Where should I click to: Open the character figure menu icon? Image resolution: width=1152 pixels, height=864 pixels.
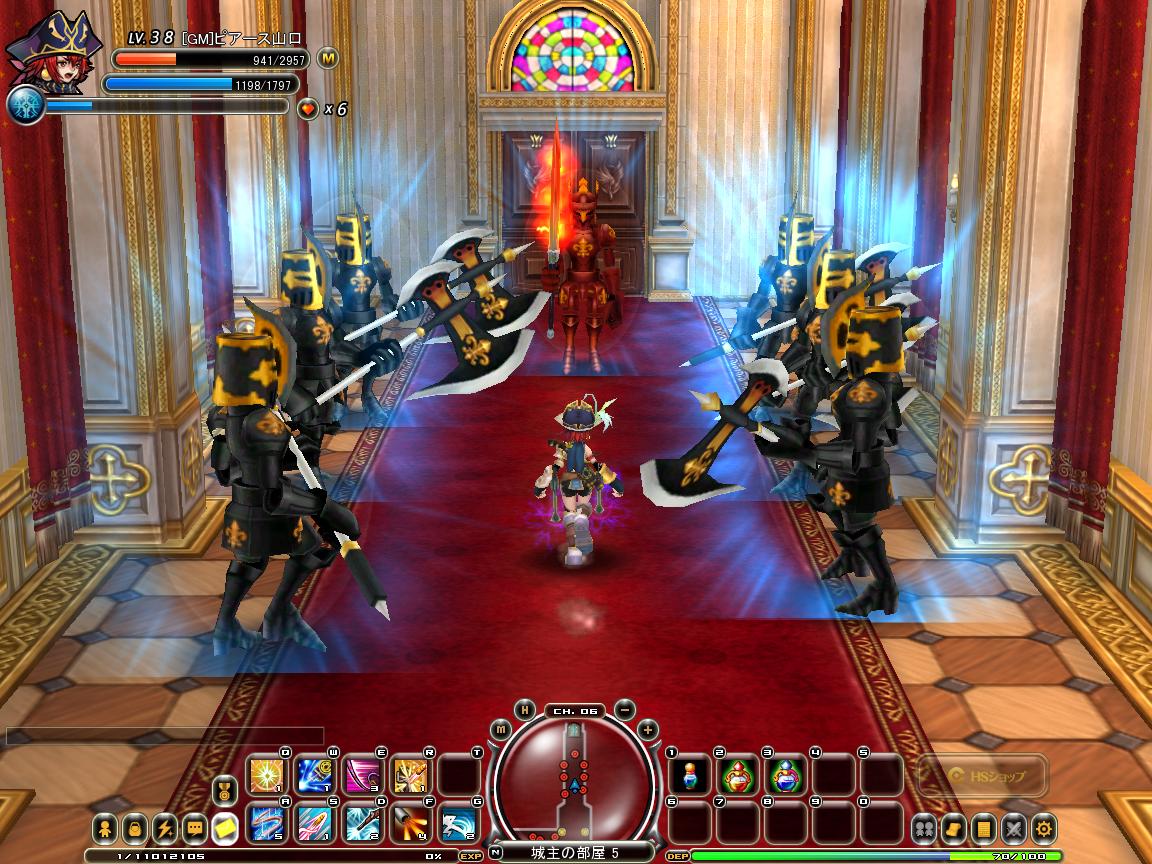coord(105,828)
